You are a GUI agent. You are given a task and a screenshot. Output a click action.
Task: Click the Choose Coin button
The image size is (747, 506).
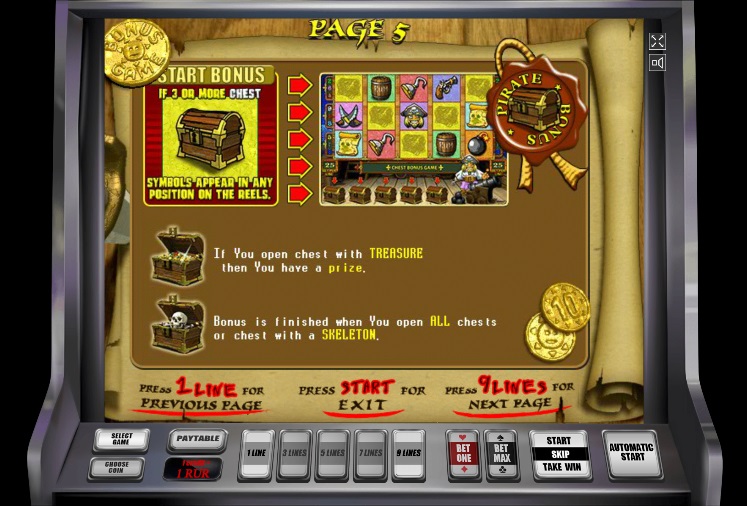(117, 468)
